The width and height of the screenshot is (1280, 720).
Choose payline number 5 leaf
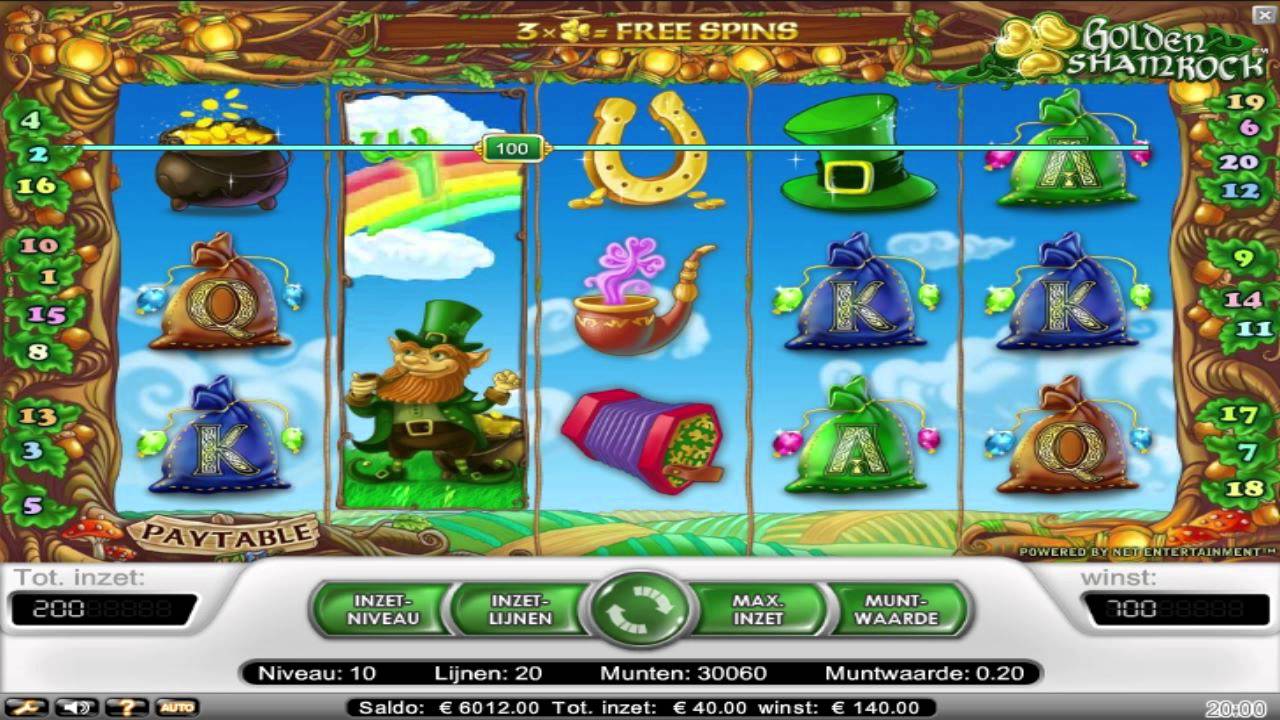coord(33,505)
